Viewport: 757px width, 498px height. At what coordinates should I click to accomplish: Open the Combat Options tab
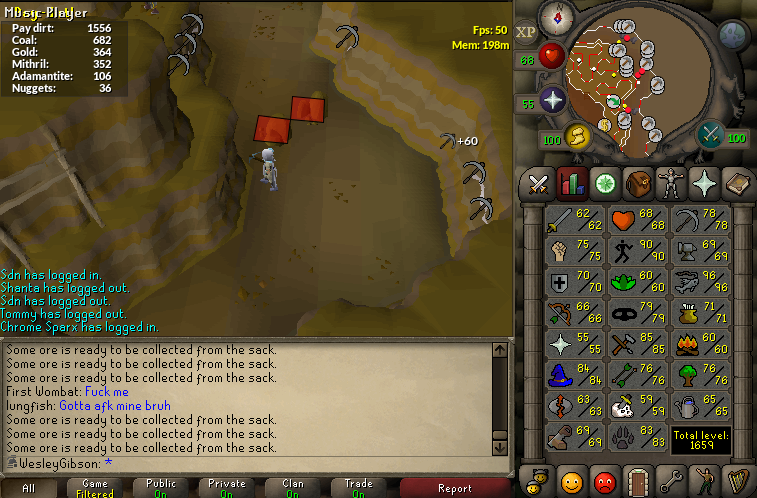point(539,183)
